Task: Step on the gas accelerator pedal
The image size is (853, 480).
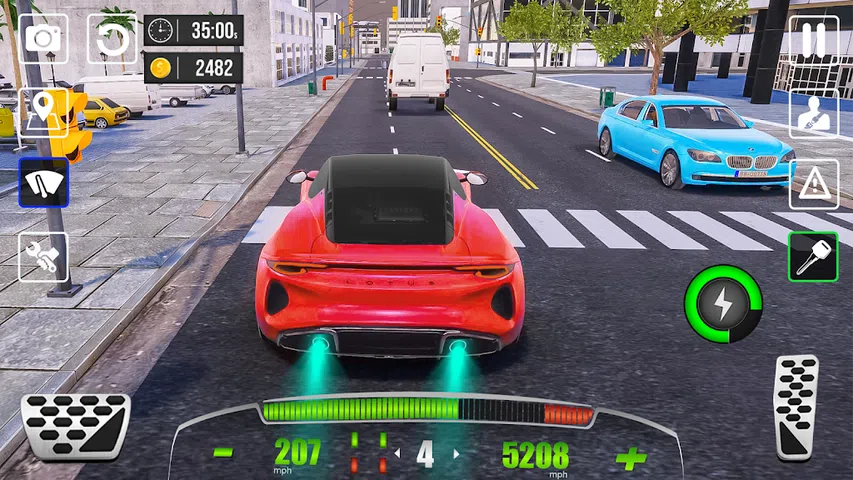Action: (x=796, y=405)
